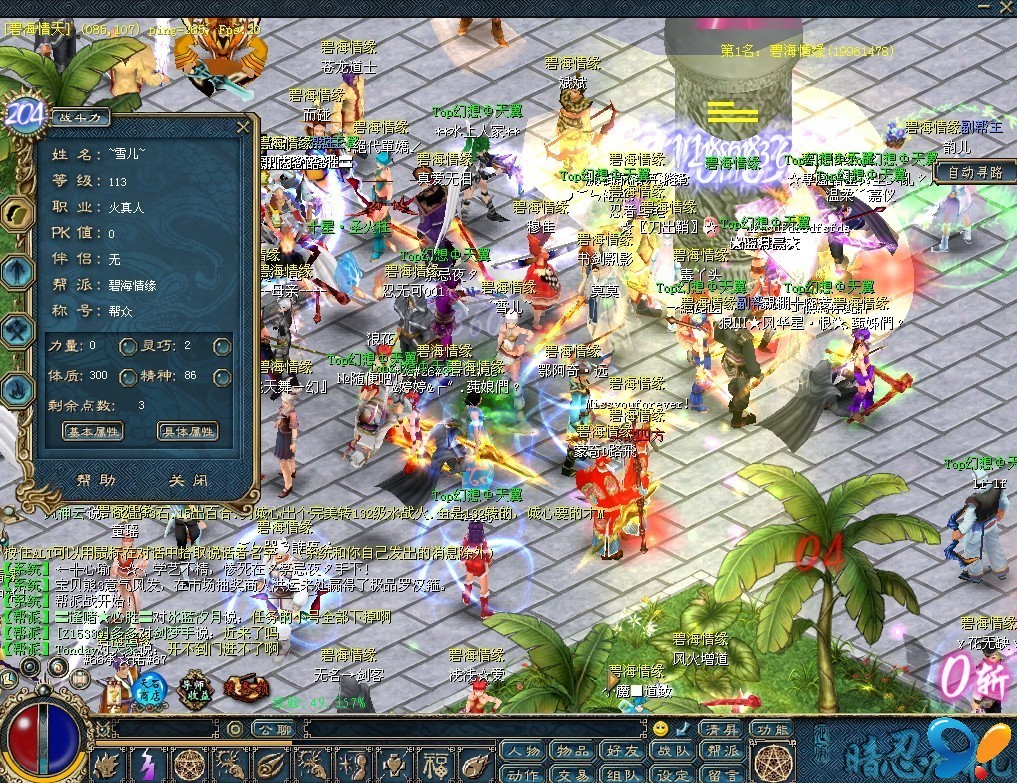The height and width of the screenshot is (783, 1017).
Task: Add a point to 体质 constitution
Action: click(128, 377)
